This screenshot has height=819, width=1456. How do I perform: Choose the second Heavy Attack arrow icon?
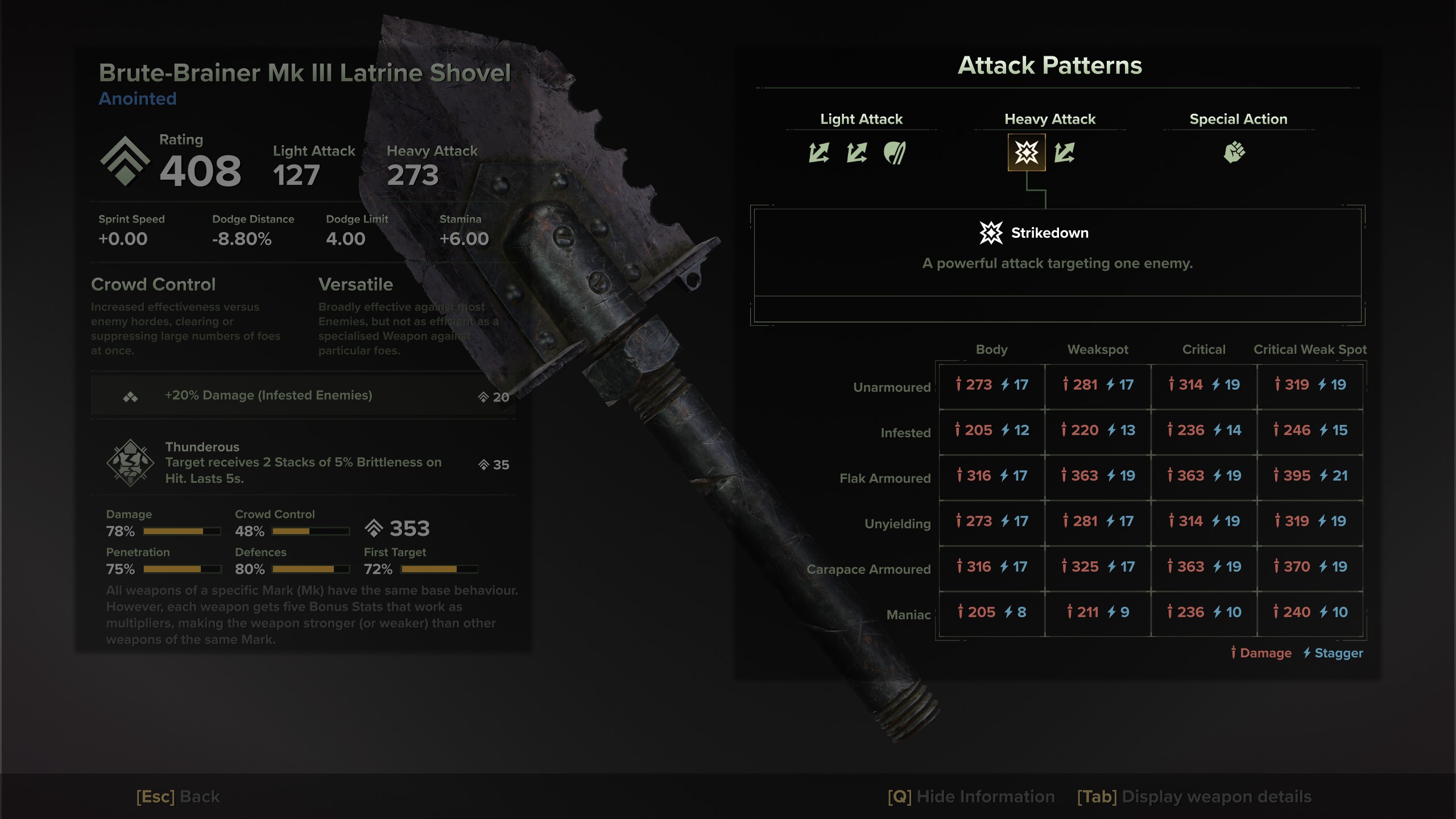pyautogui.click(x=1064, y=152)
